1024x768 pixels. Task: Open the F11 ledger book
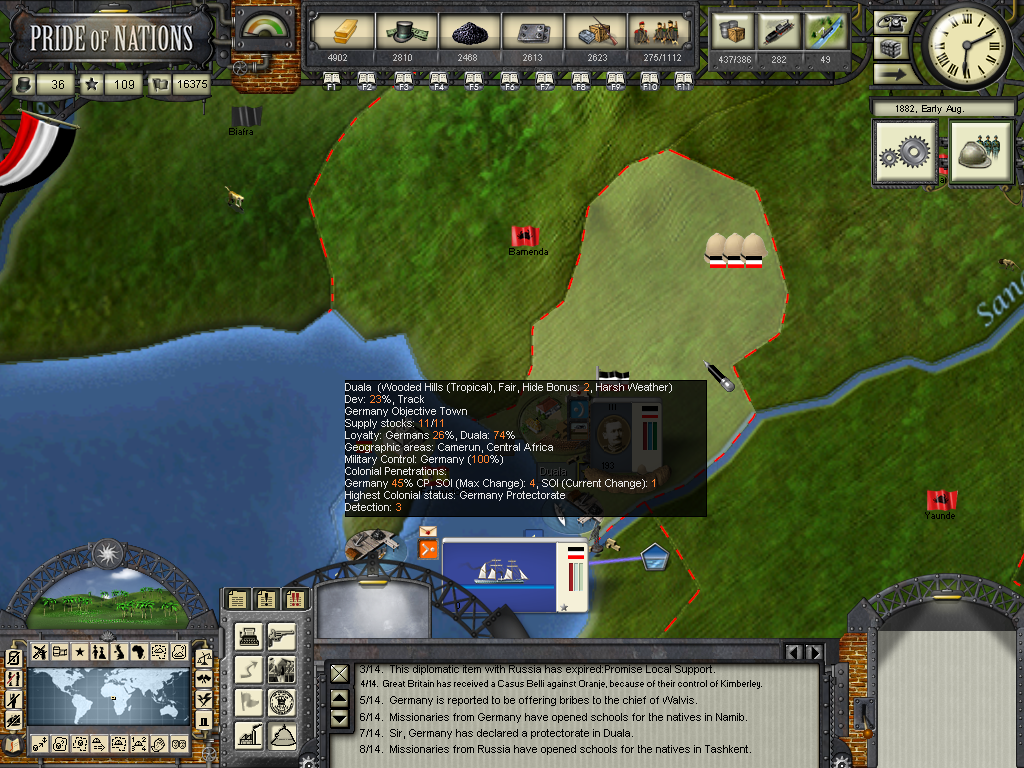click(x=684, y=80)
